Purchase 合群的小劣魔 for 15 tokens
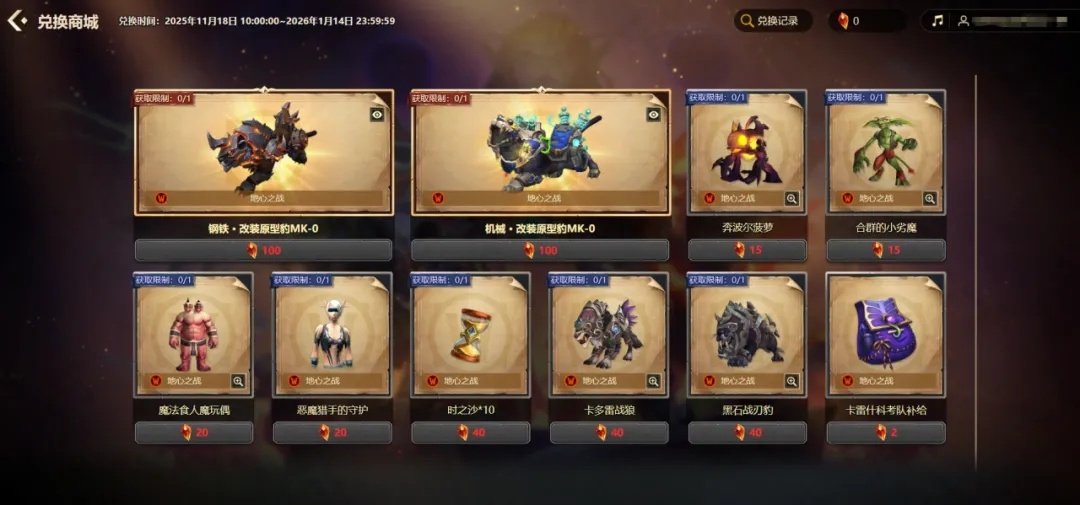Screen dimensions: 1080x505 pos(885,250)
